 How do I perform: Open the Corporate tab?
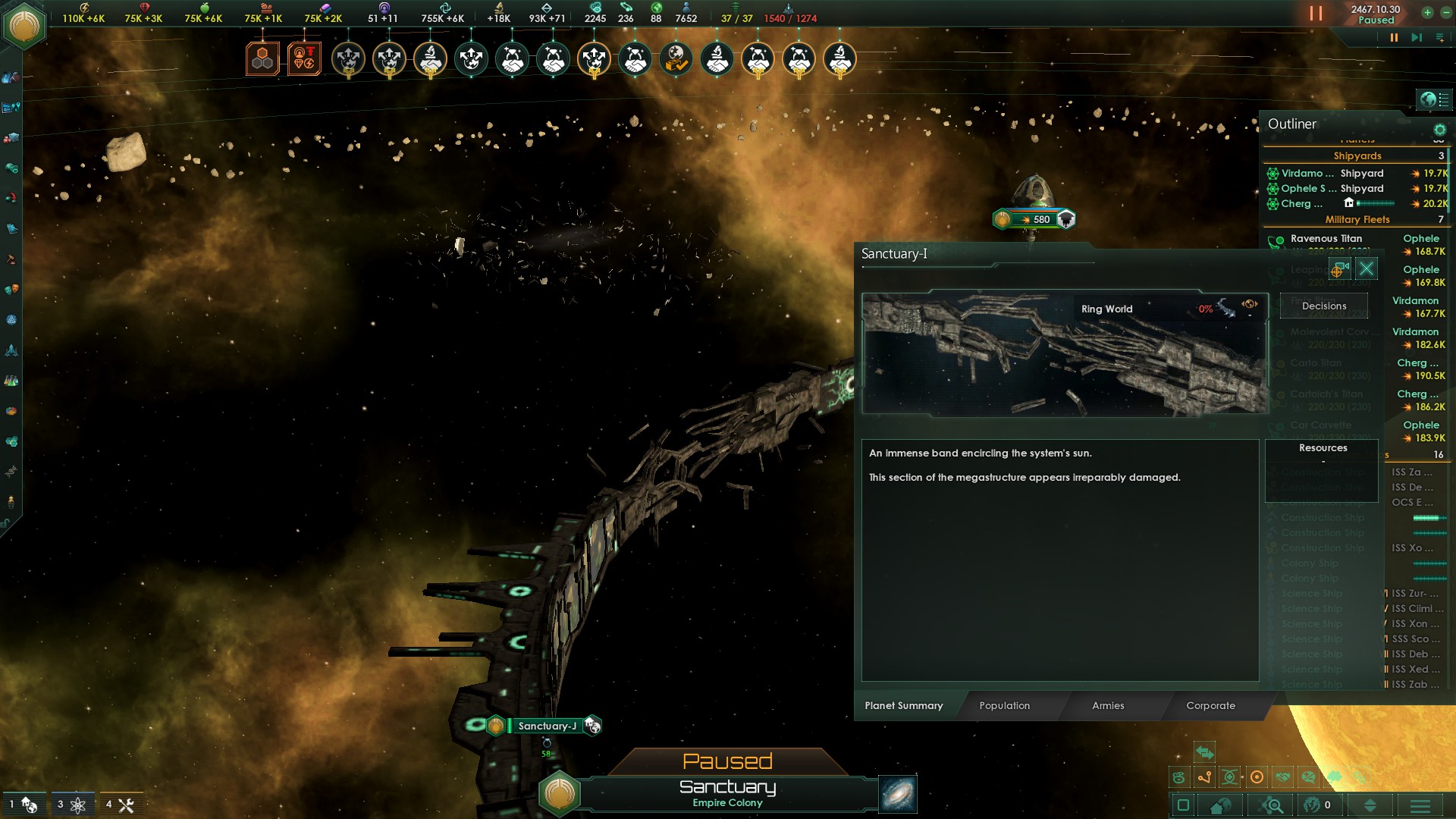pyautogui.click(x=1210, y=705)
